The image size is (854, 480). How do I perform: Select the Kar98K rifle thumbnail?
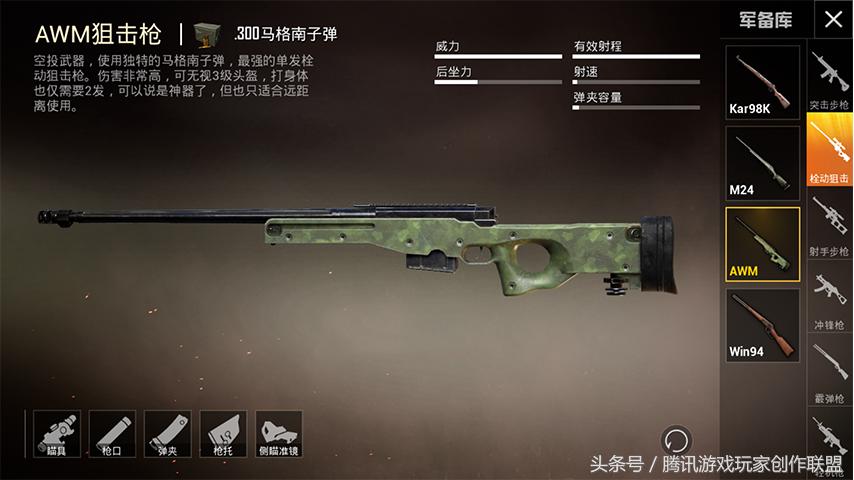click(762, 82)
